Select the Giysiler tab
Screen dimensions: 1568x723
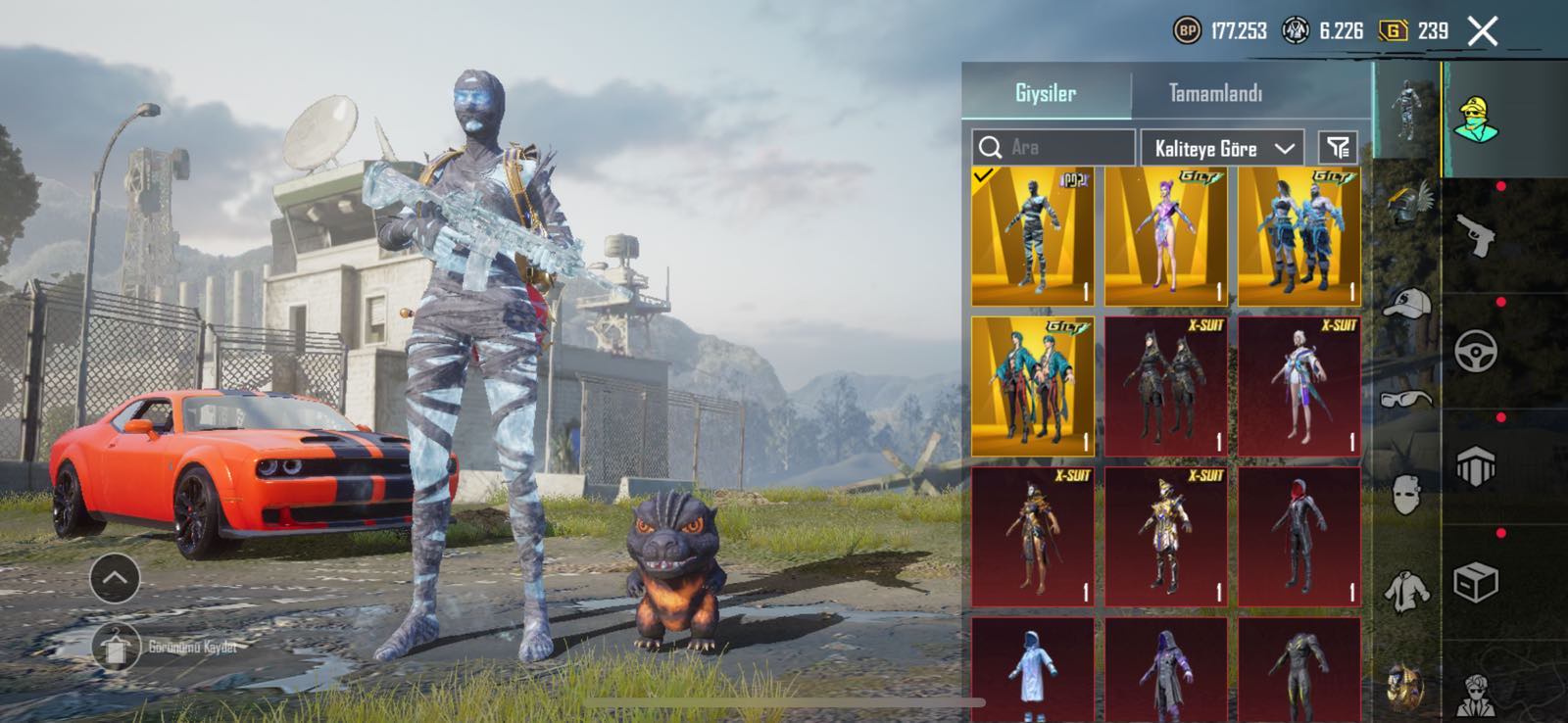point(1046,94)
